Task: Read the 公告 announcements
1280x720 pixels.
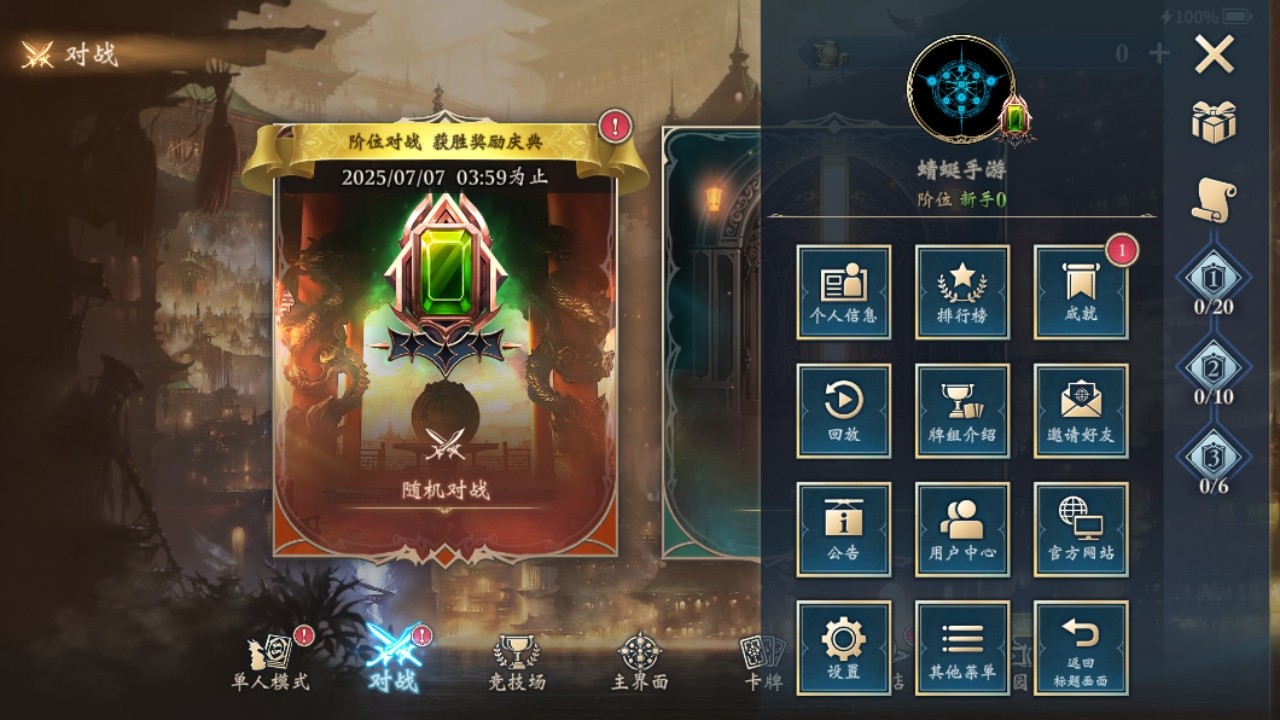Action: [844, 529]
